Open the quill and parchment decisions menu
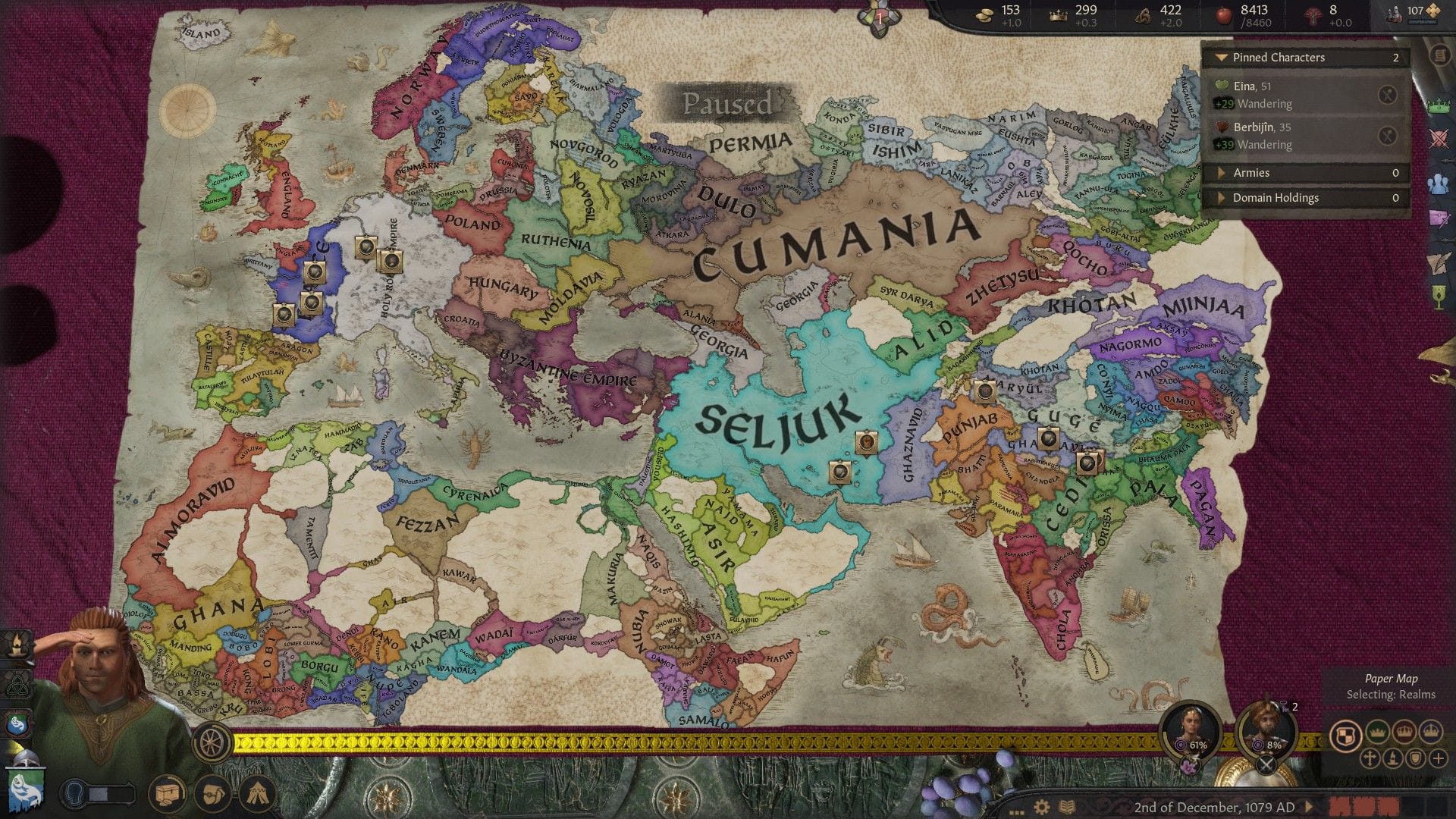The height and width of the screenshot is (819, 1456). point(1439,262)
